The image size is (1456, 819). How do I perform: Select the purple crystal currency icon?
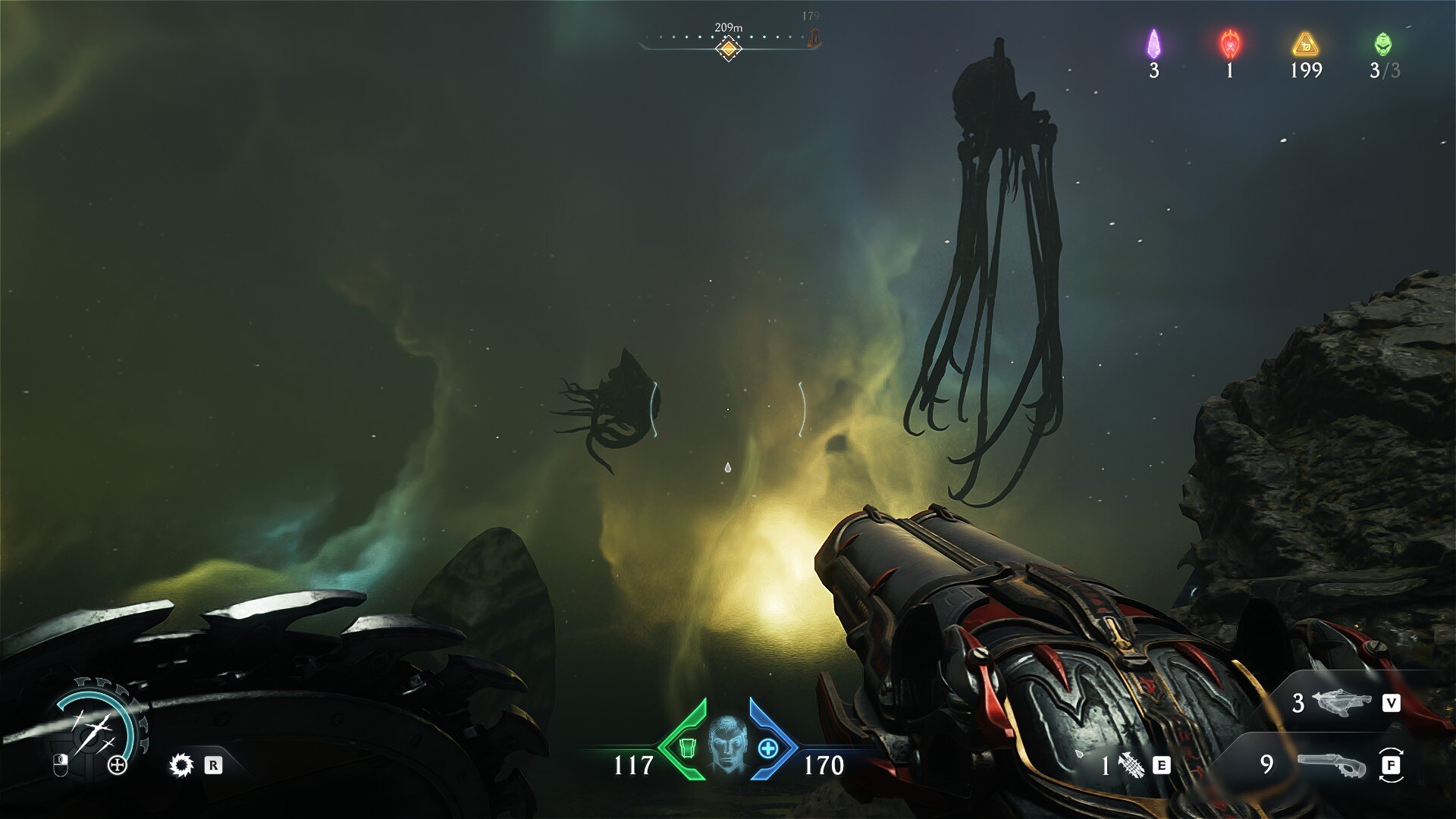1153,44
